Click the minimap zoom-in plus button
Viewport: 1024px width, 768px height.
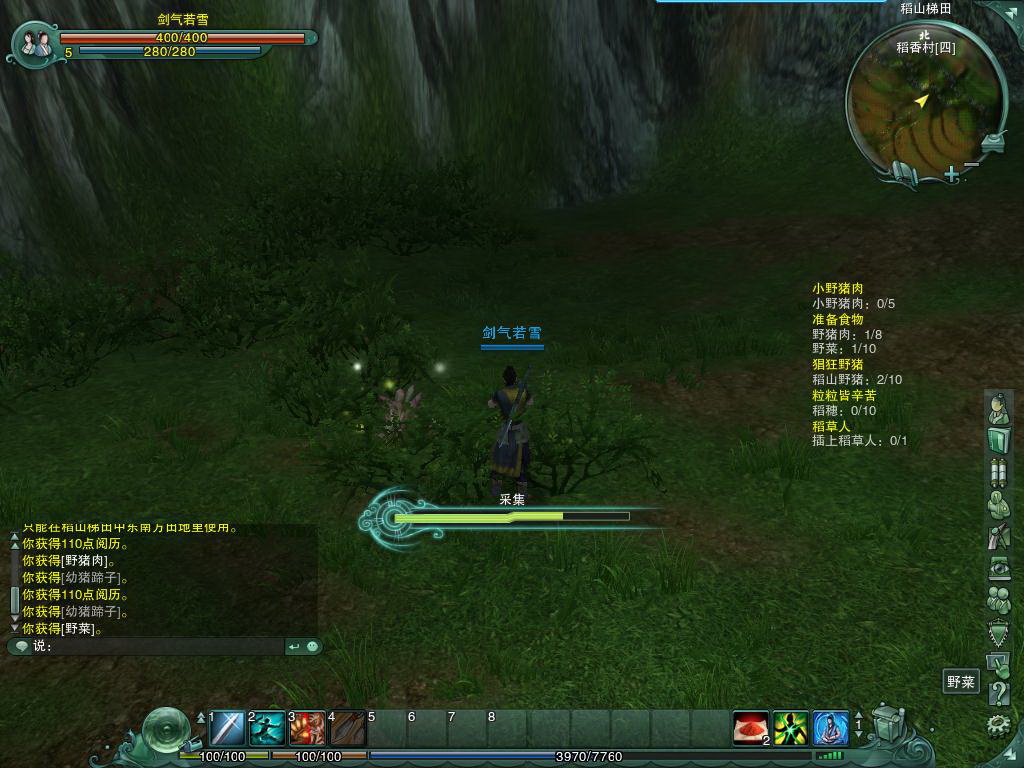[951, 174]
